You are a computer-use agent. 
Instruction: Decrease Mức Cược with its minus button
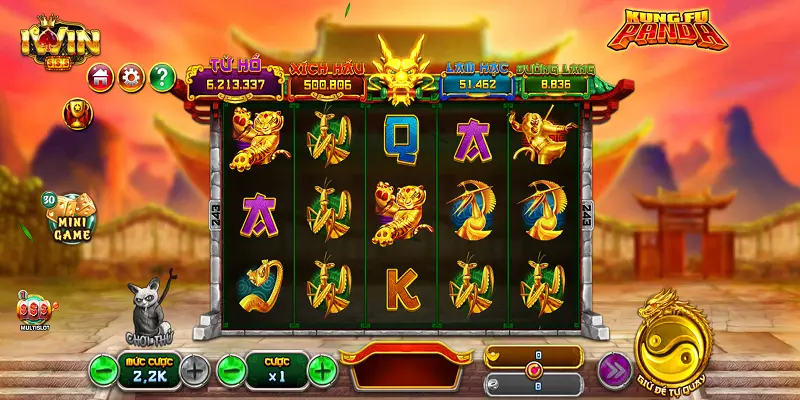tap(103, 370)
